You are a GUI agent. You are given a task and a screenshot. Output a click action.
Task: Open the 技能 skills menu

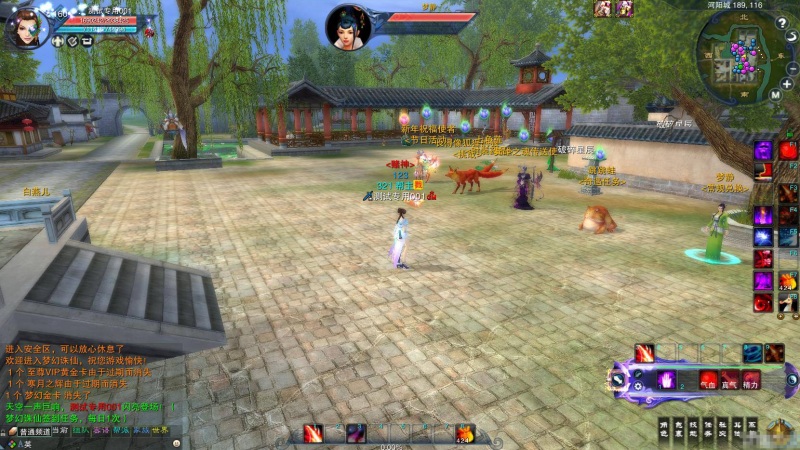coord(695,428)
